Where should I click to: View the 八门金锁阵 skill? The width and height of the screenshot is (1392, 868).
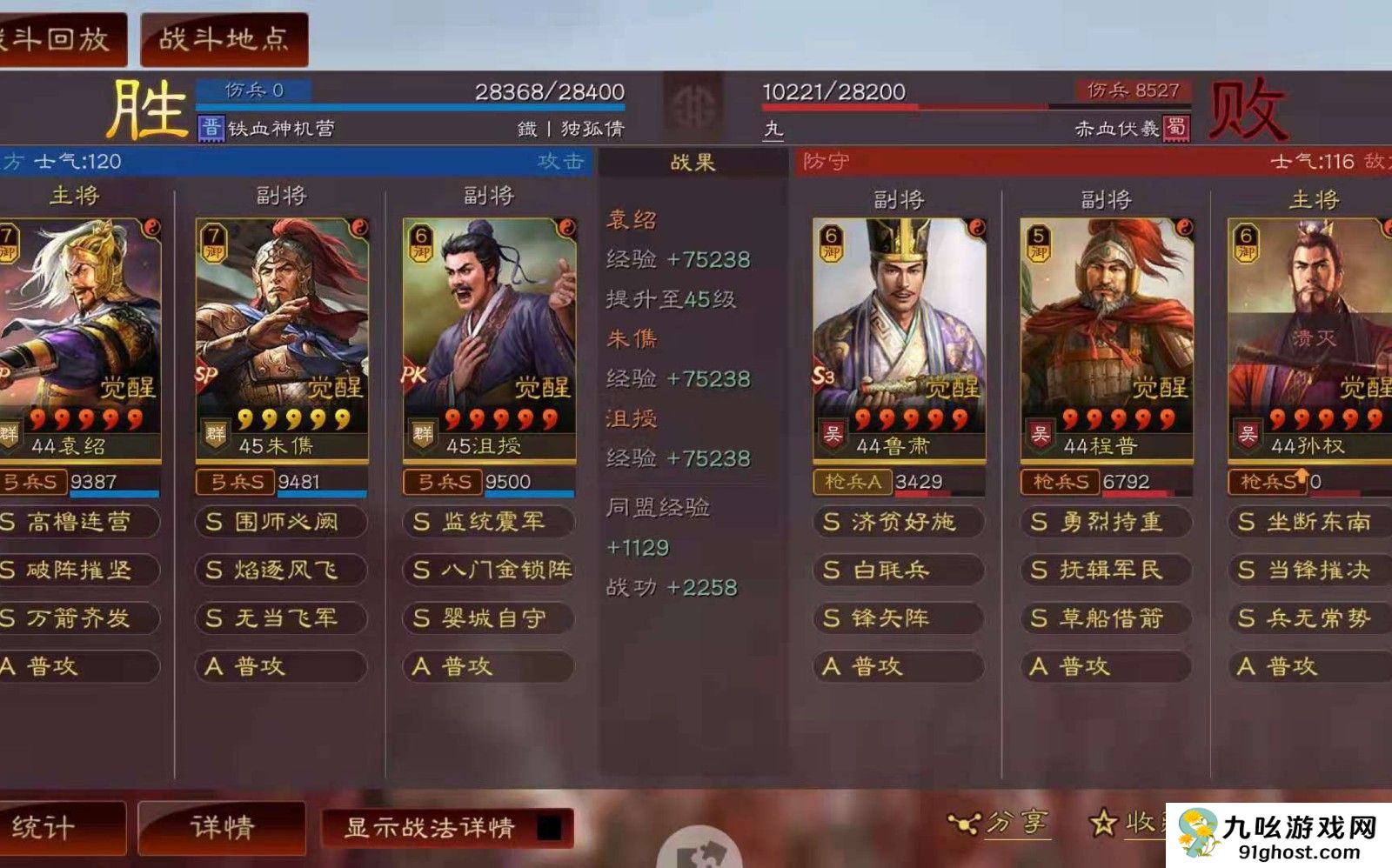click(489, 570)
